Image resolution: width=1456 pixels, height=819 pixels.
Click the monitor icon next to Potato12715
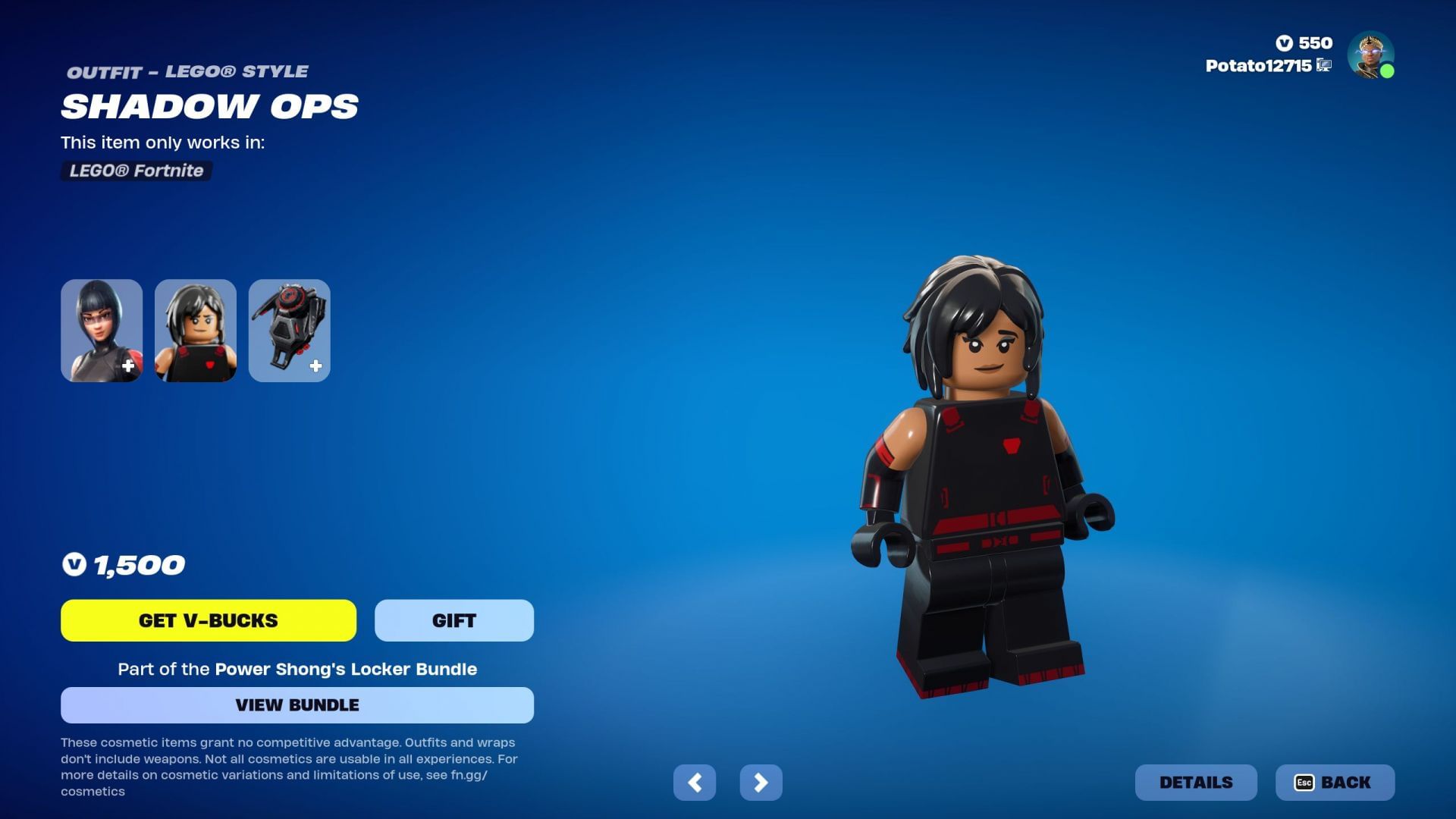[1324, 67]
